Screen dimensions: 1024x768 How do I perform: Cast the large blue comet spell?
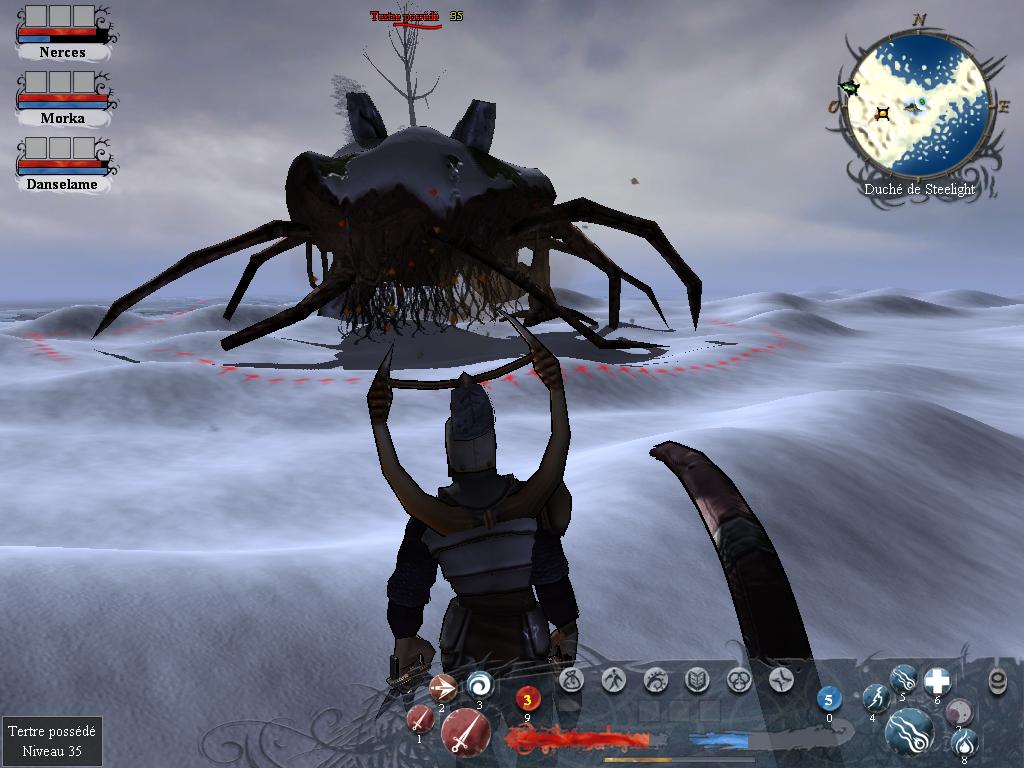coord(908,730)
